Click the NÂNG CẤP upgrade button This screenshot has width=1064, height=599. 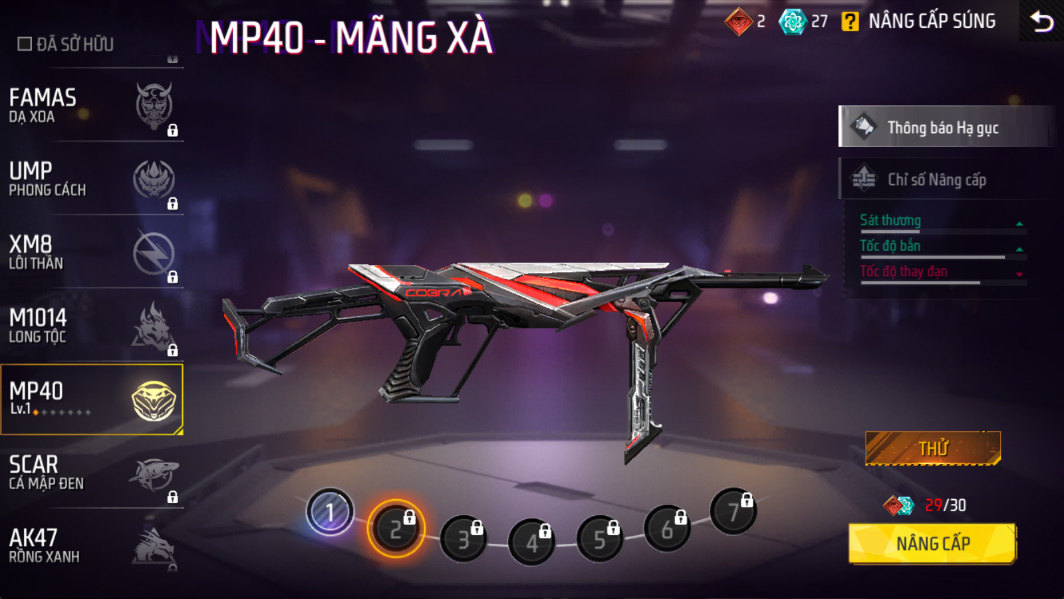932,544
